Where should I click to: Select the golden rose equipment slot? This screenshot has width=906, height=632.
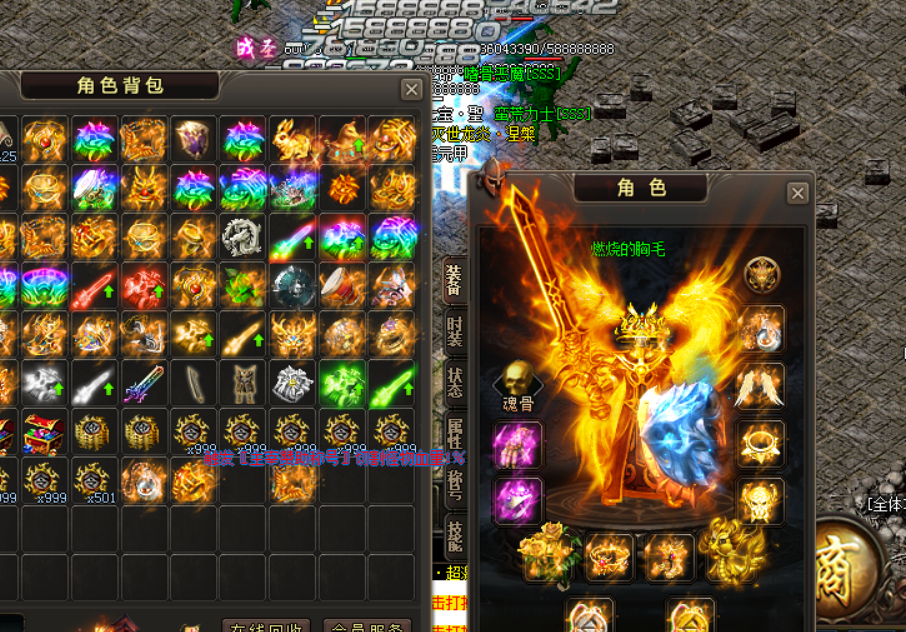(548, 555)
